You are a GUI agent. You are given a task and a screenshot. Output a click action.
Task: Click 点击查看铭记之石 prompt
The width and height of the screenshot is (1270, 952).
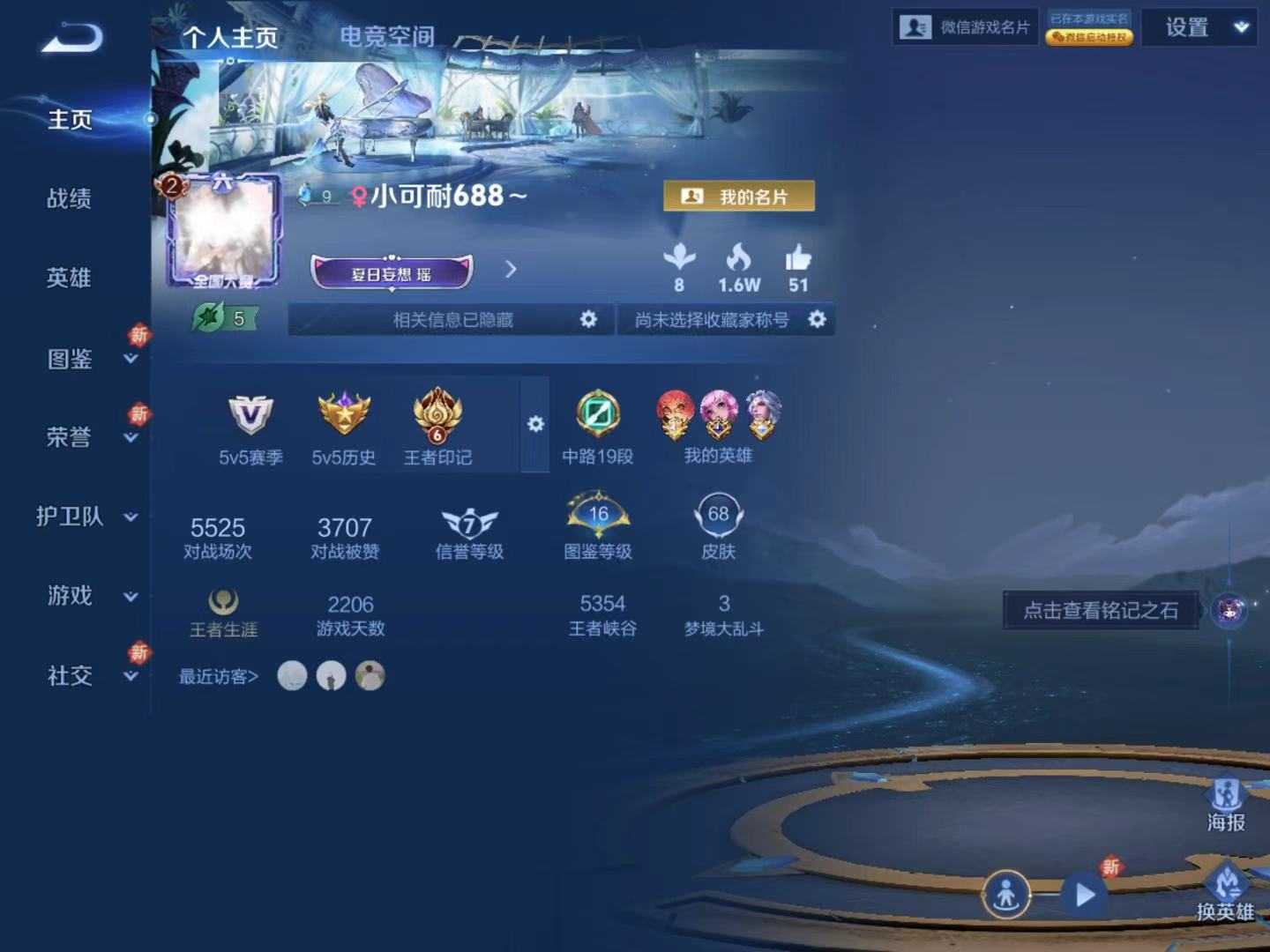click(x=1101, y=609)
